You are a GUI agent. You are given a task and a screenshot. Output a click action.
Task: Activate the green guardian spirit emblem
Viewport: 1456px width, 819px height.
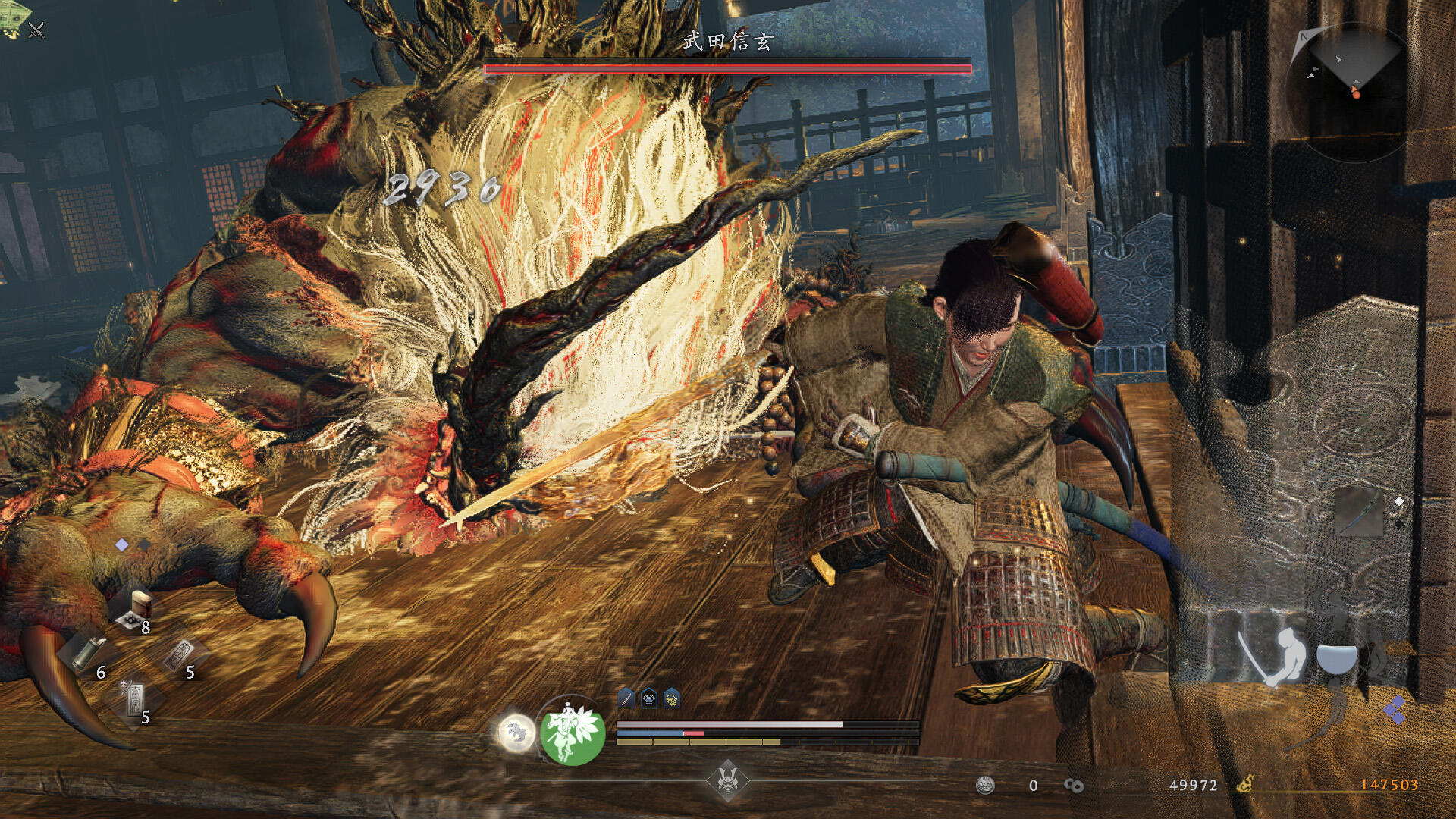[573, 733]
